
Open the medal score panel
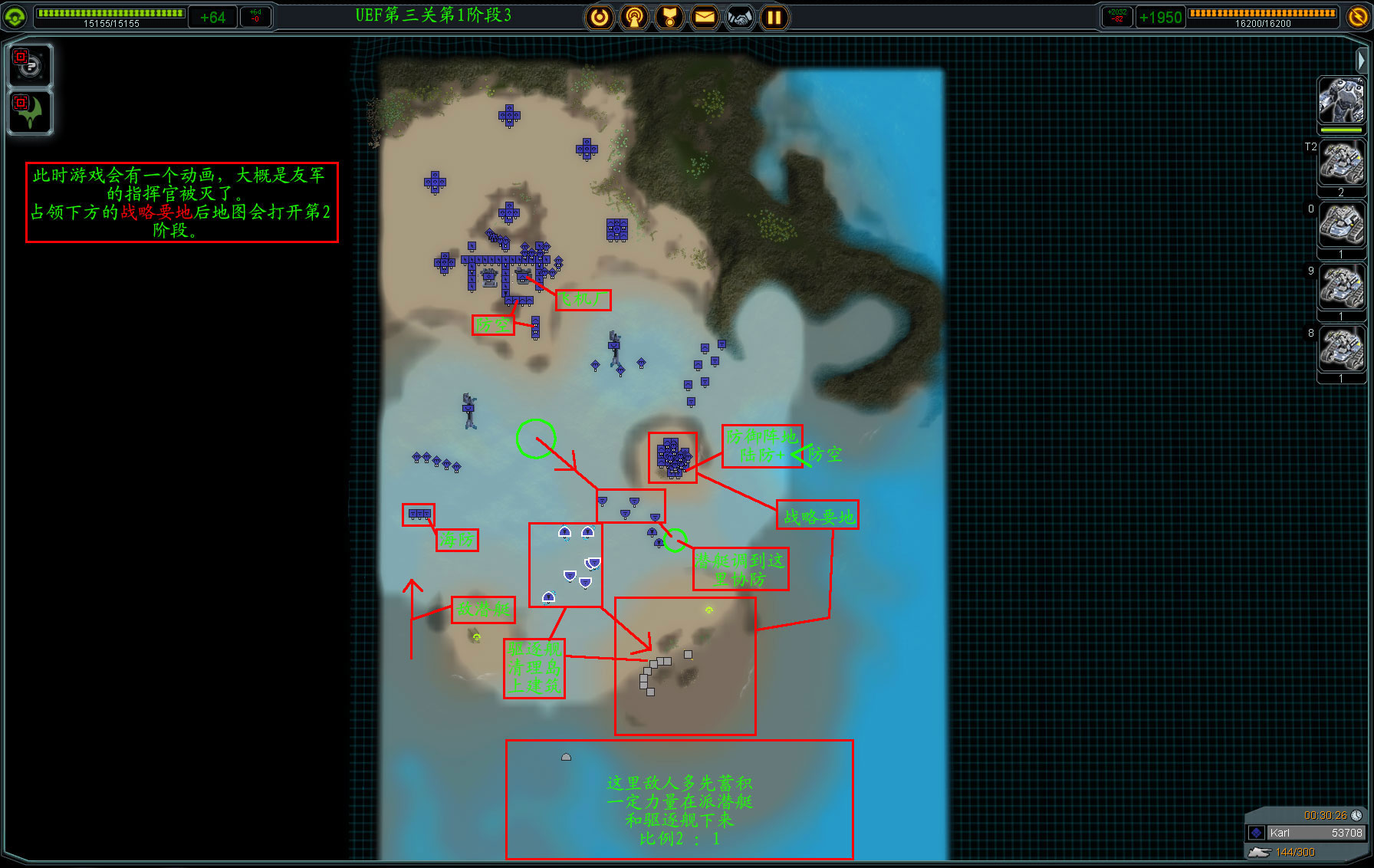pos(669,17)
